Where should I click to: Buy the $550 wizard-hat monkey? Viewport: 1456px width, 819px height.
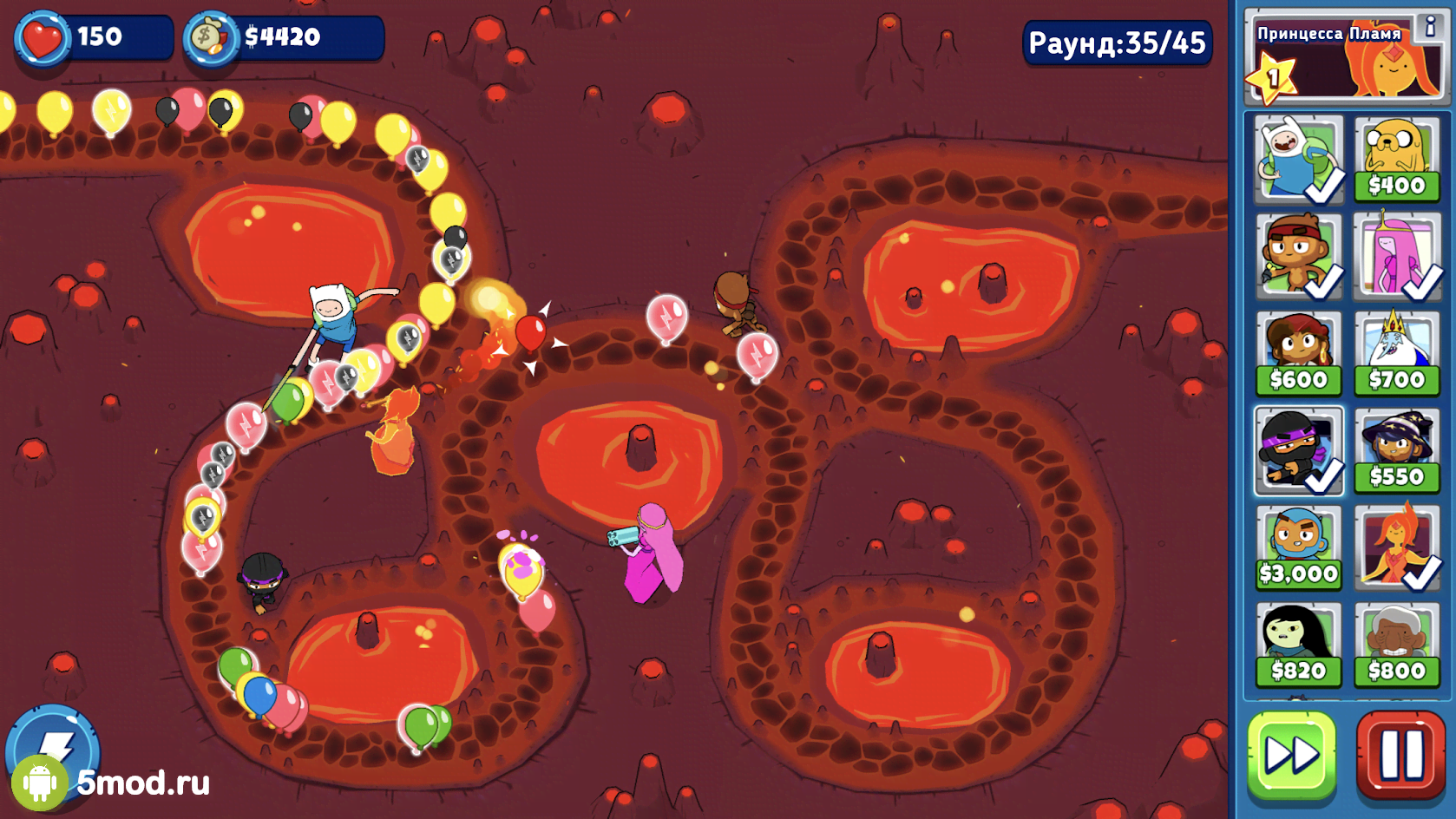[1396, 451]
